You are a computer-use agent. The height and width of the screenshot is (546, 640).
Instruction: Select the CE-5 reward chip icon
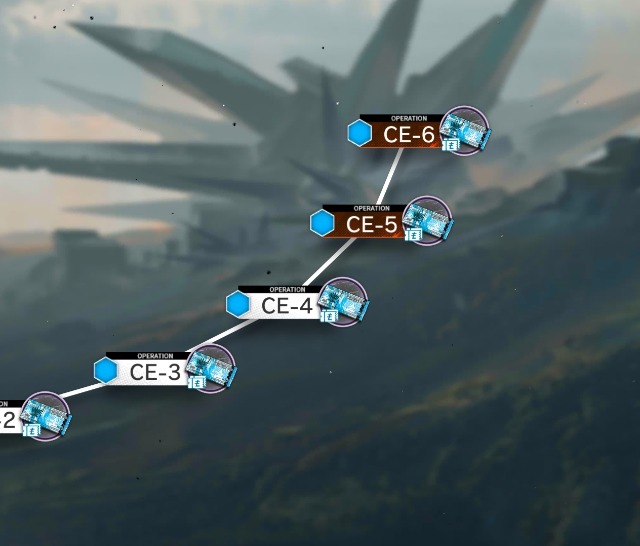click(428, 221)
